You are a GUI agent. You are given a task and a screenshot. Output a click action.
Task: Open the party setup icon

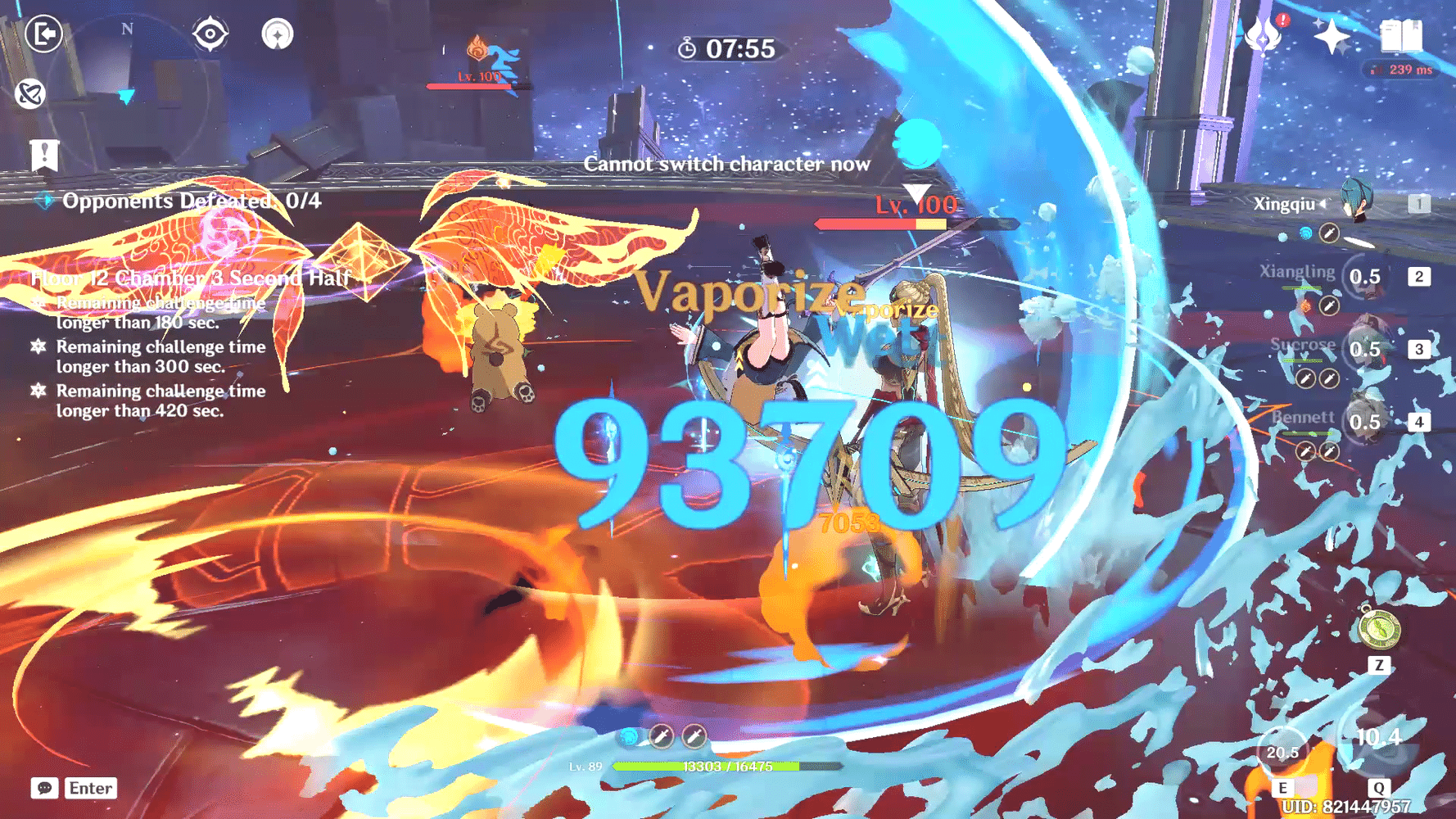[x=278, y=35]
